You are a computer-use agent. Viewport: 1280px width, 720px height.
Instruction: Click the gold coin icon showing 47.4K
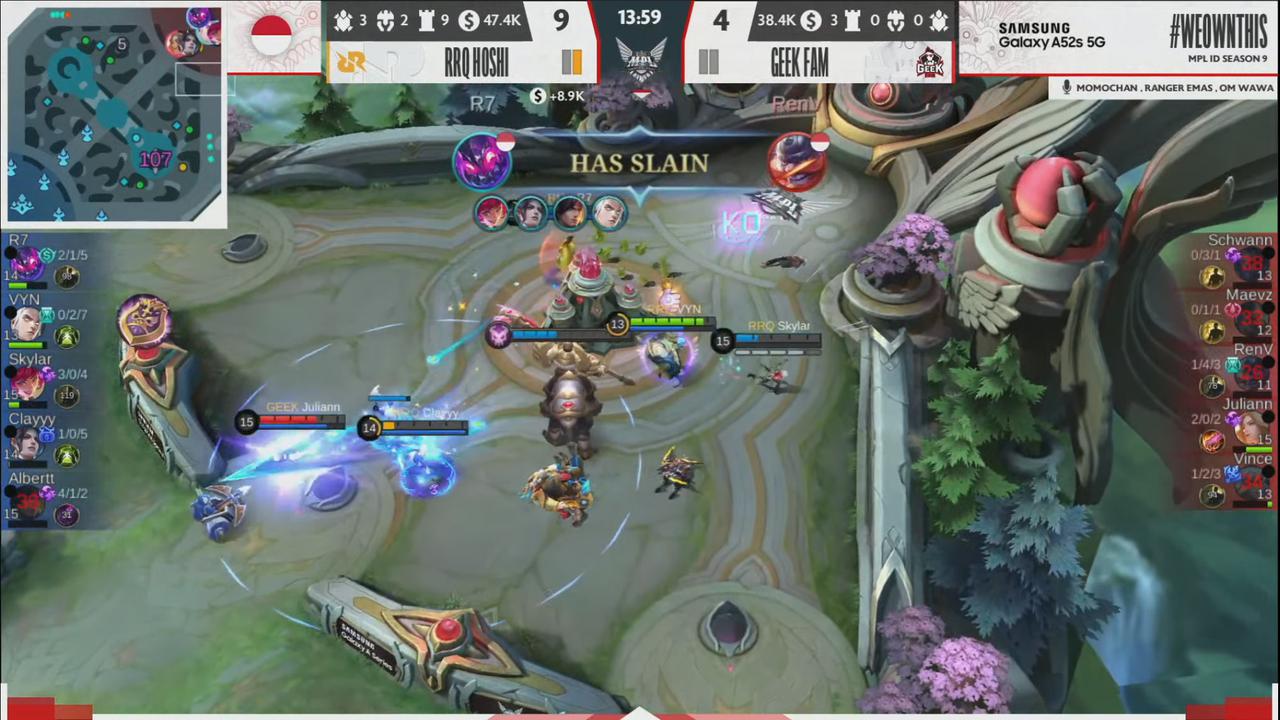[x=468, y=21]
